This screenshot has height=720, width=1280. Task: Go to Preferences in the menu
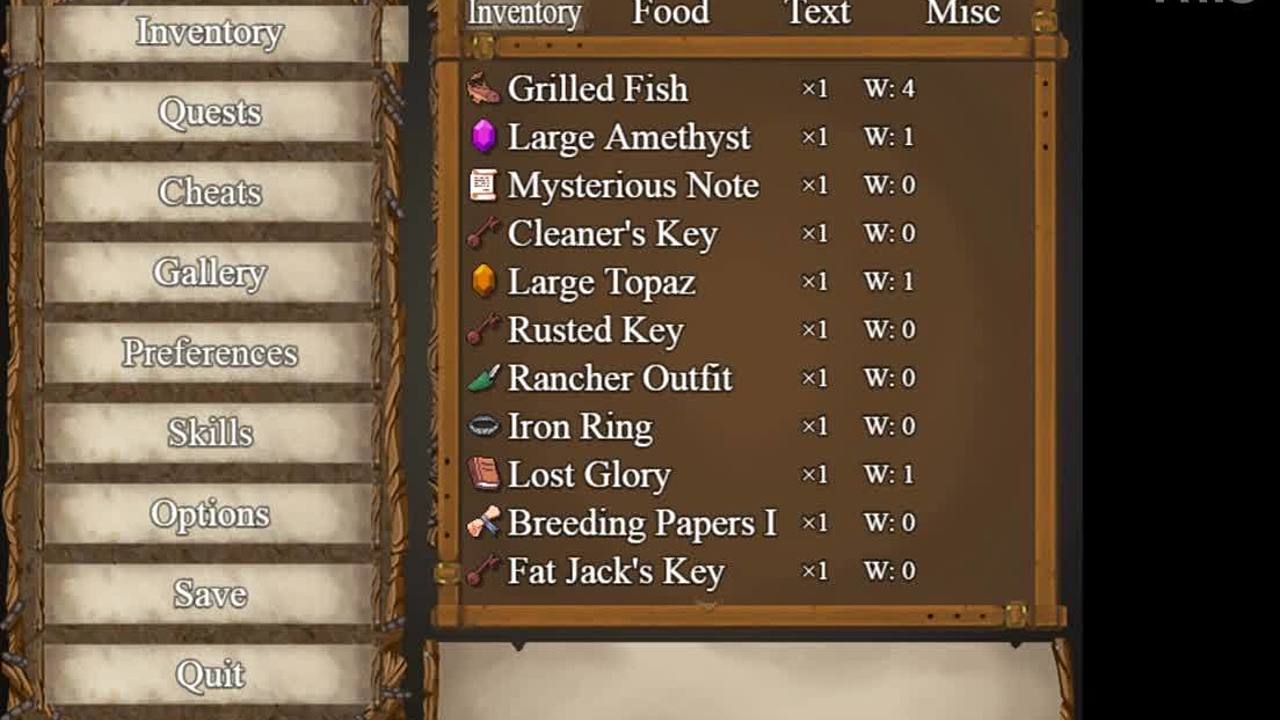point(209,353)
